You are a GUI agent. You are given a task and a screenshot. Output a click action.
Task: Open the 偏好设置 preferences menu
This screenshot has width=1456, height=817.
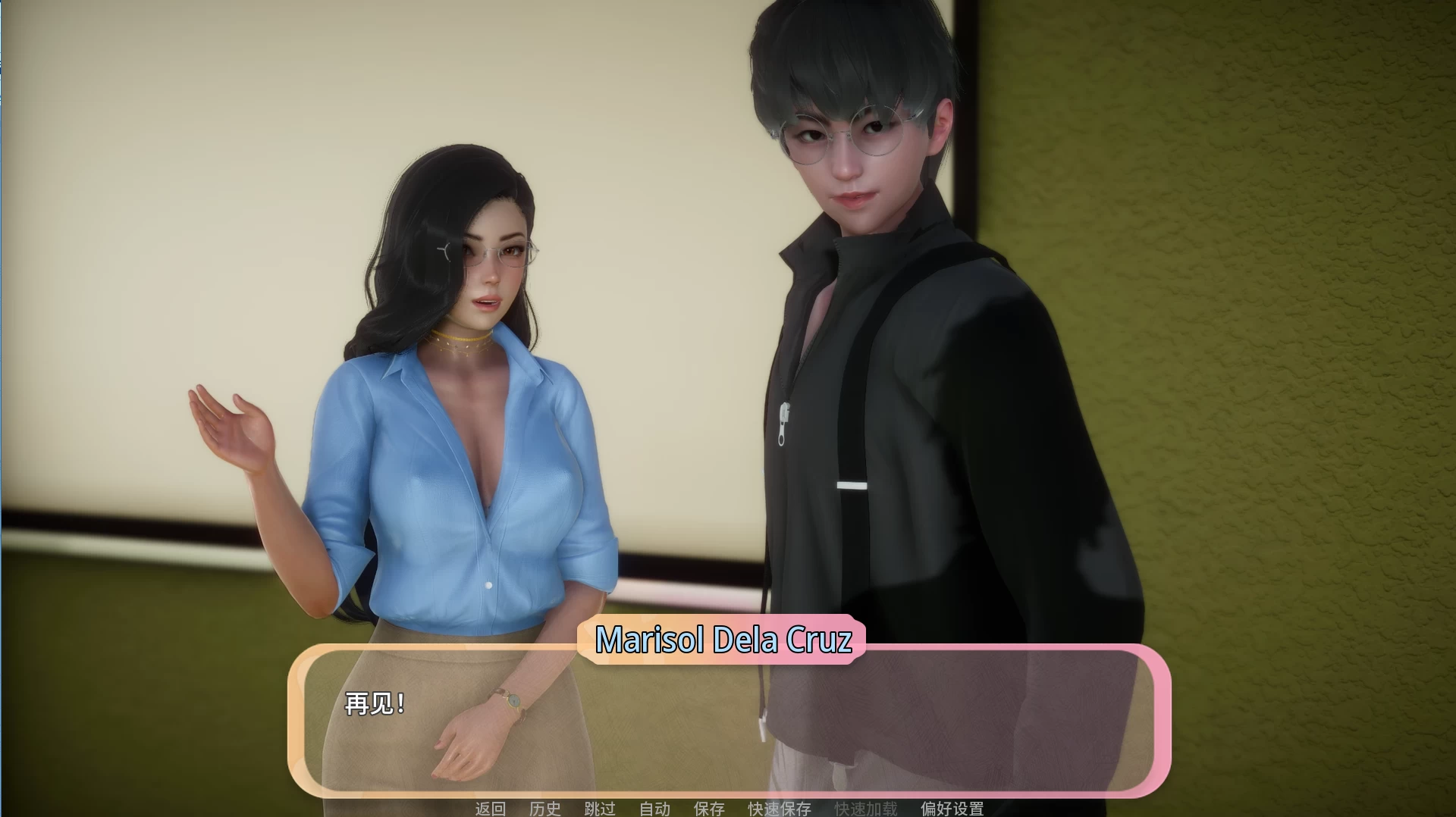952,808
